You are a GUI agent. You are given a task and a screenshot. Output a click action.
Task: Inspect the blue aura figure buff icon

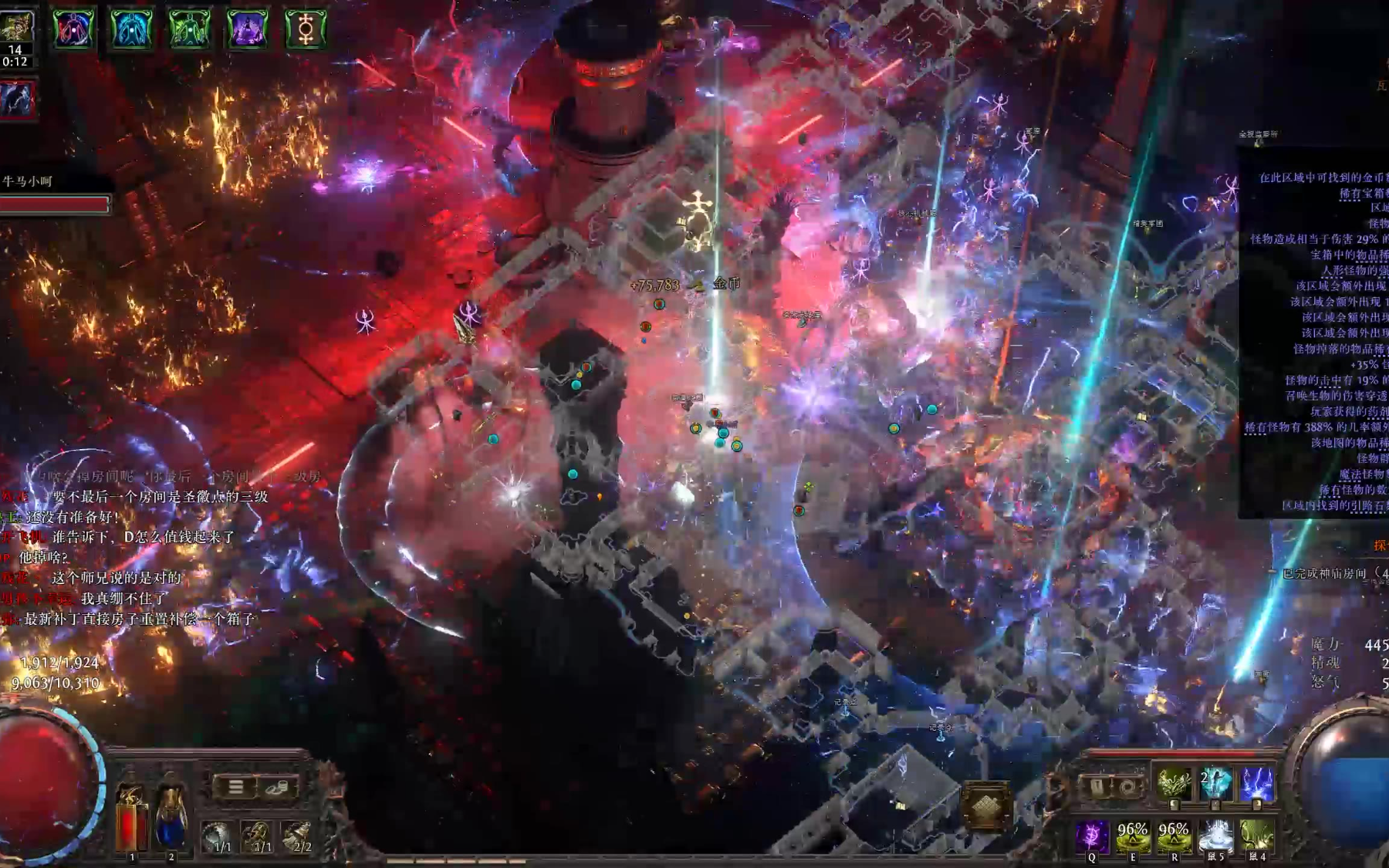131,29
